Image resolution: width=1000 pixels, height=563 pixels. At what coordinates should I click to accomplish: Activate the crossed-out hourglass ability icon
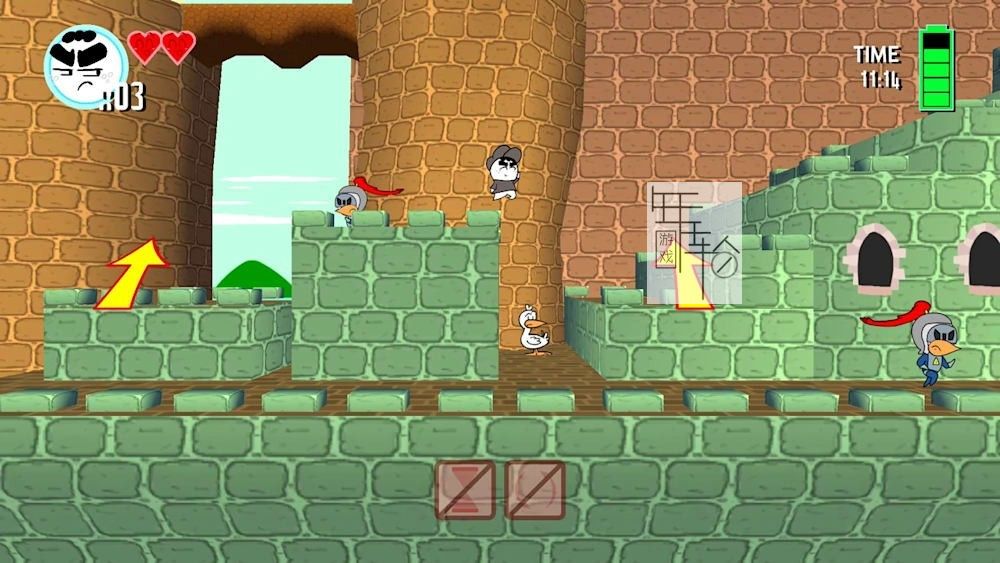coord(465,489)
